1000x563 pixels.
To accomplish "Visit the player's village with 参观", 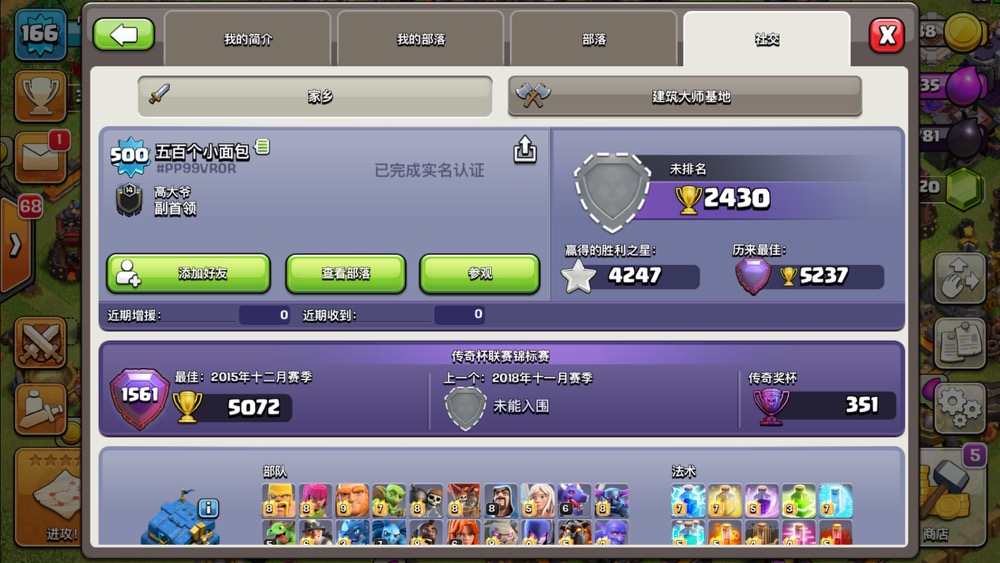I will click(x=479, y=273).
